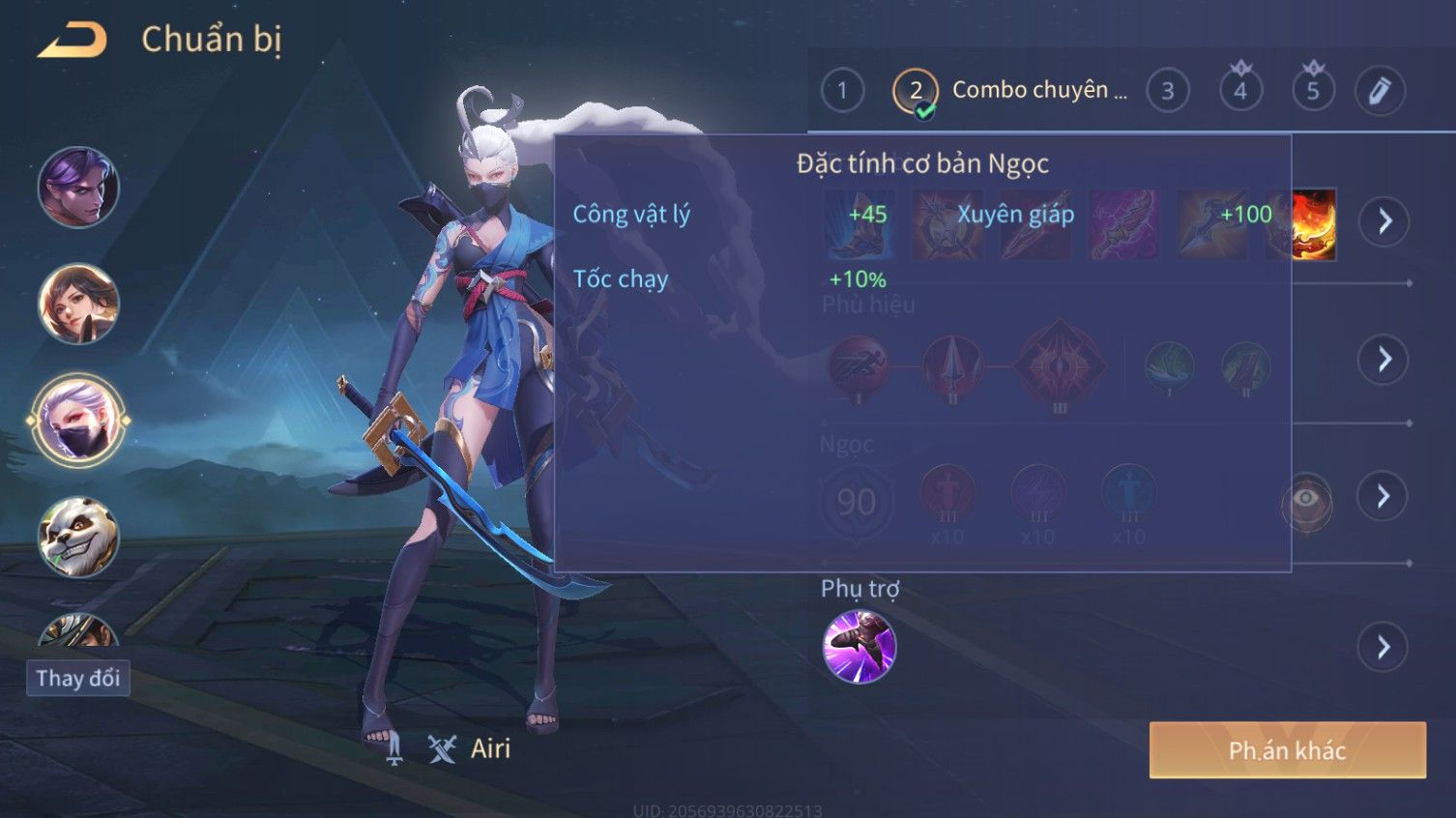
Task: Edit the loadout name with the pencil icon
Action: (x=1380, y=91)
